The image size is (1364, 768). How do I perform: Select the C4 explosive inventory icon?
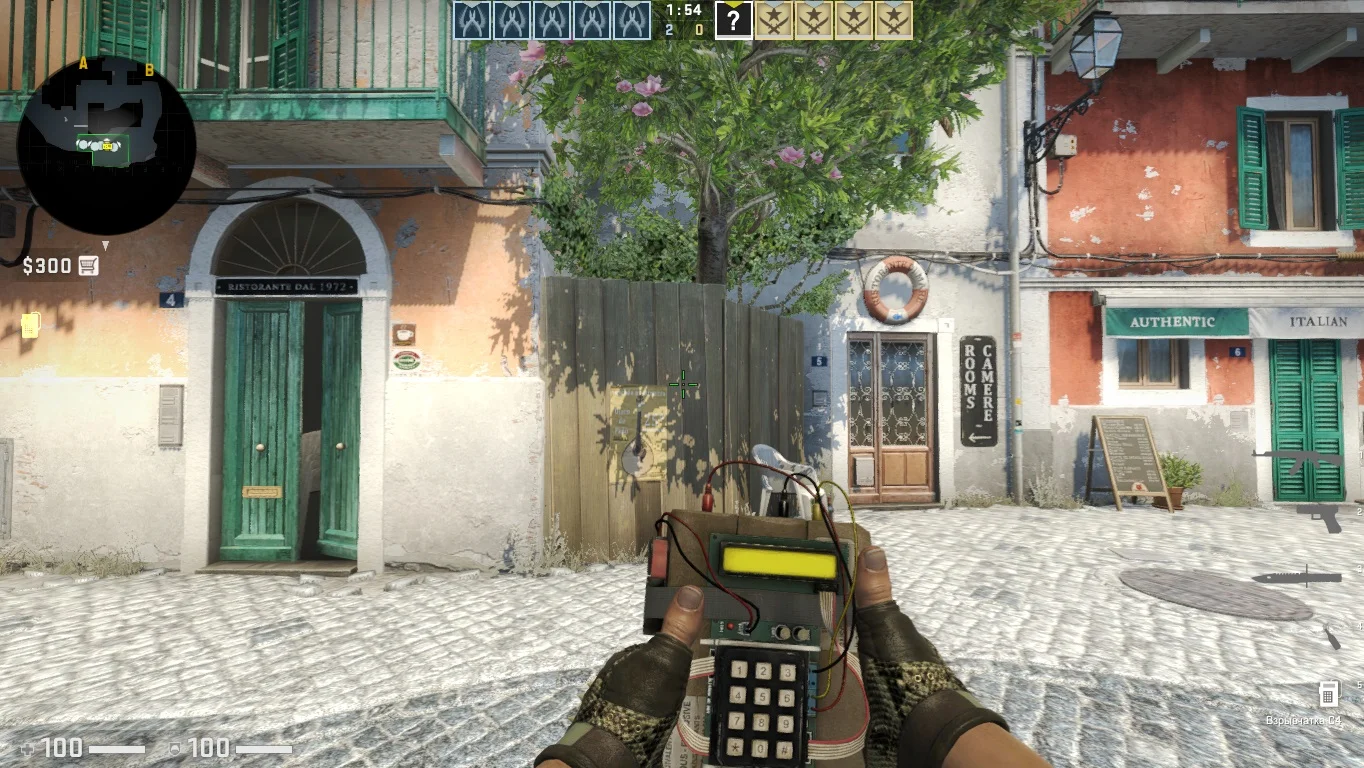(x=1328, y=693)
